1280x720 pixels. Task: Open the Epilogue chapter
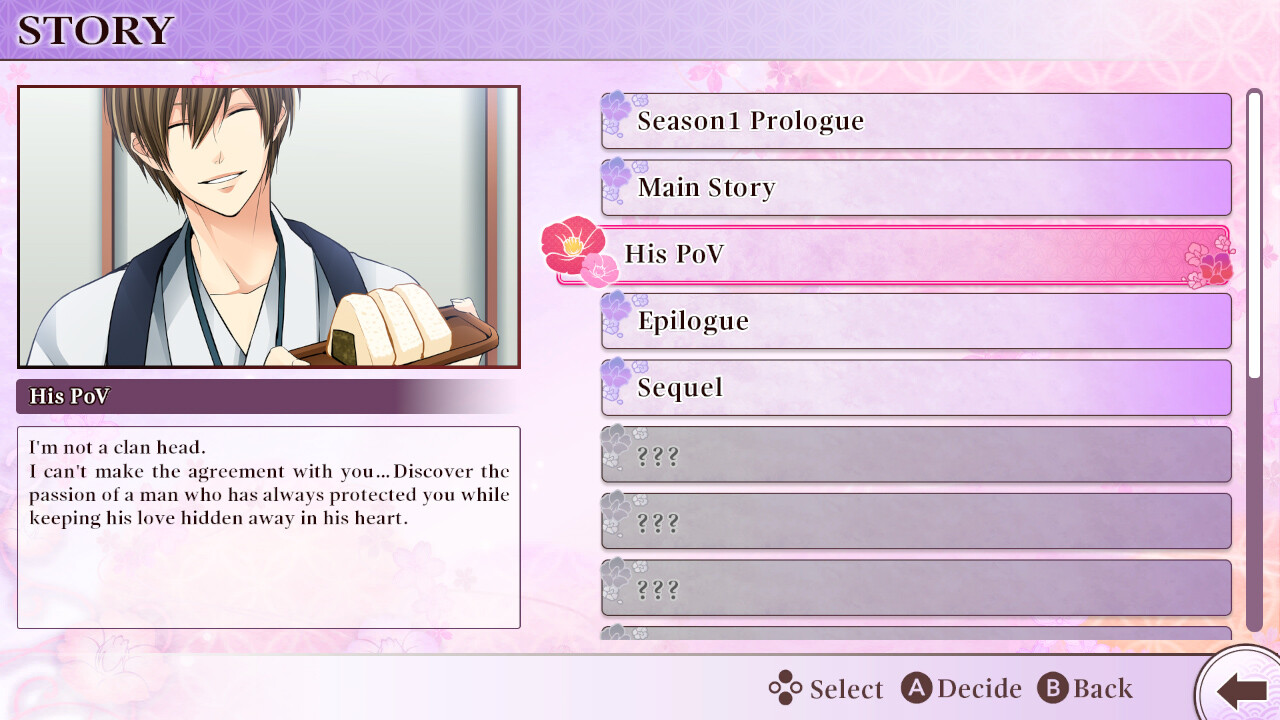[915, 321]
